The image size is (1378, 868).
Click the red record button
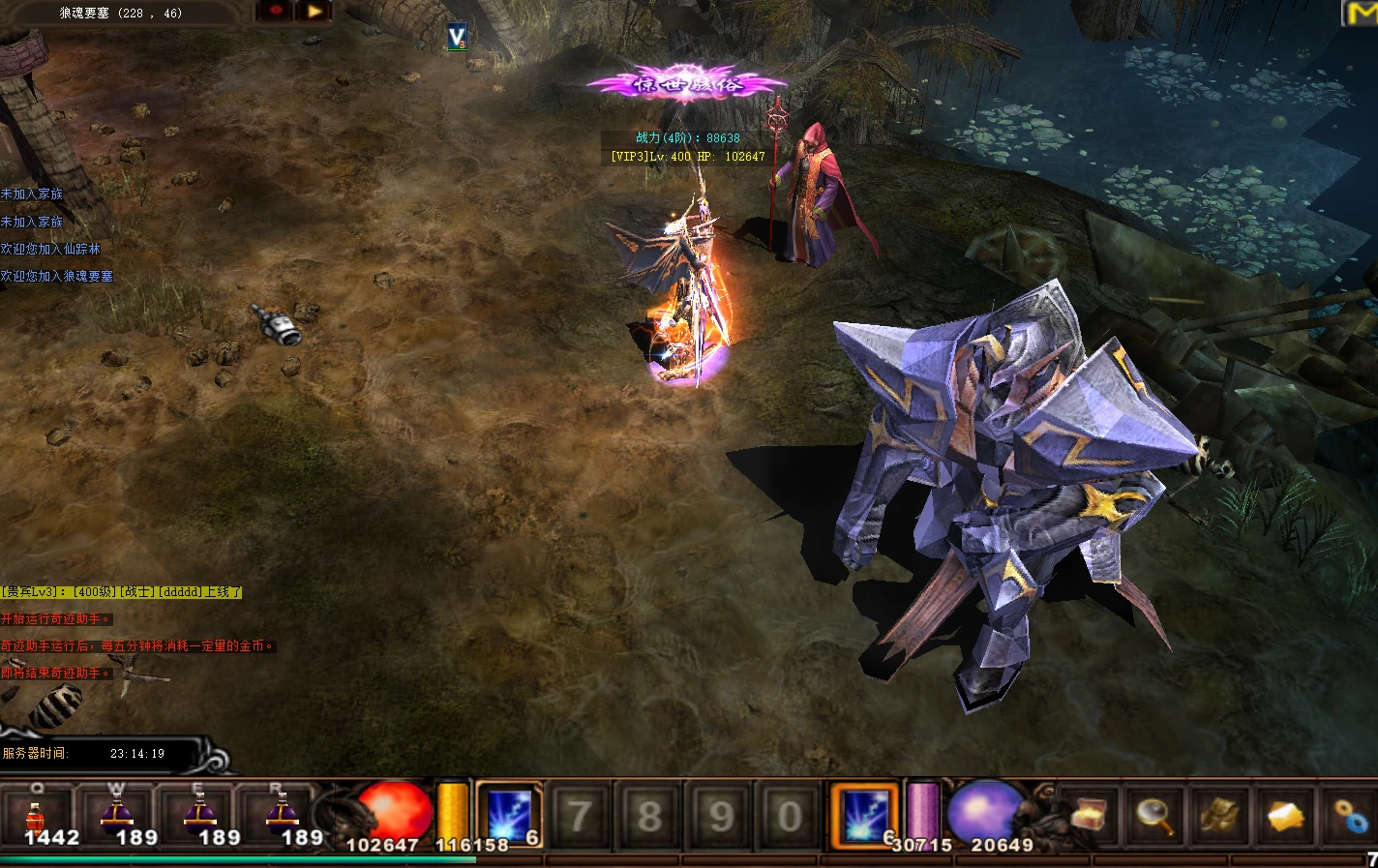pyautogui.click(x=276, y=11)
